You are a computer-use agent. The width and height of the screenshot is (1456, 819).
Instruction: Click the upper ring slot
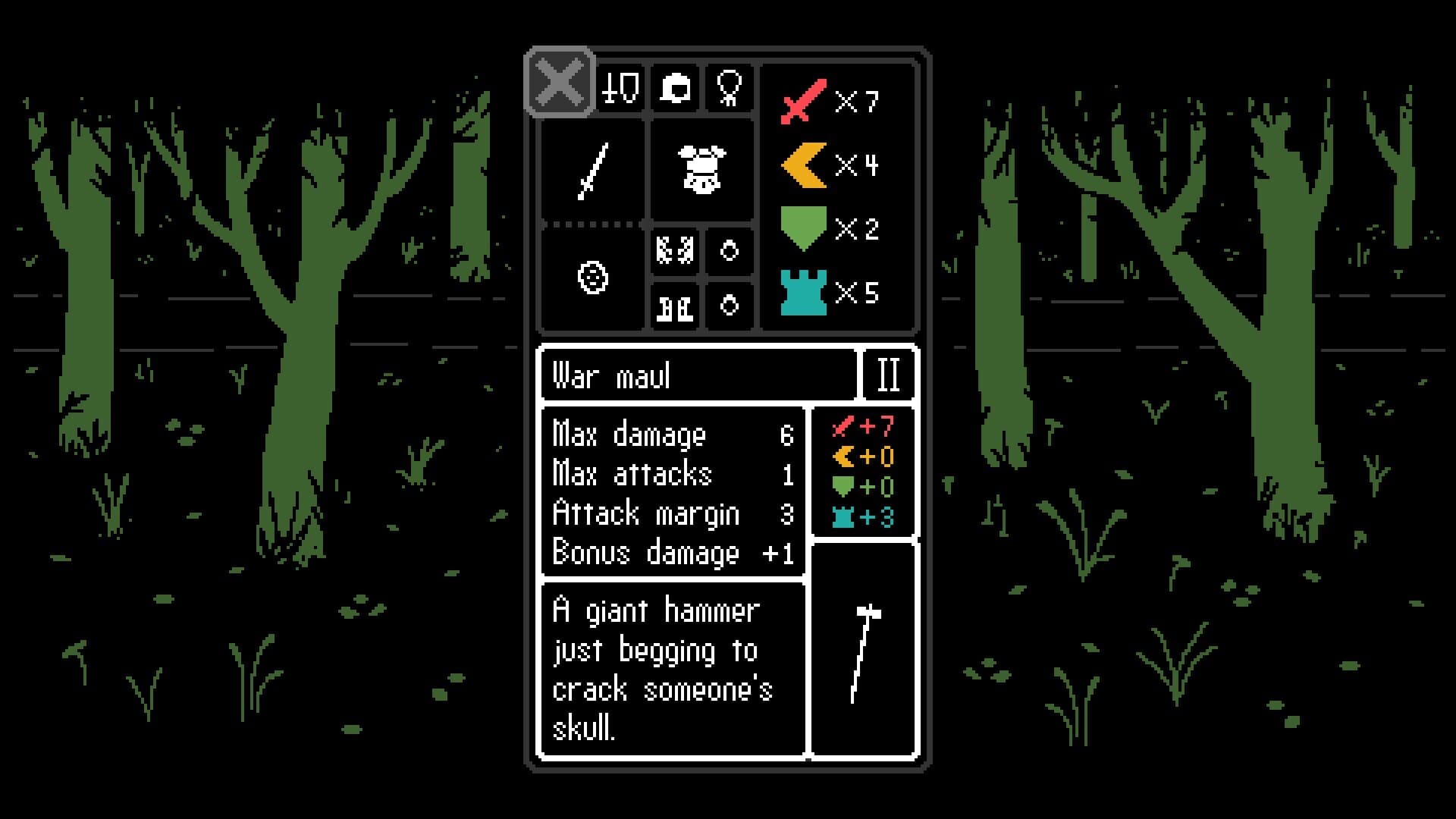[729, 250]
